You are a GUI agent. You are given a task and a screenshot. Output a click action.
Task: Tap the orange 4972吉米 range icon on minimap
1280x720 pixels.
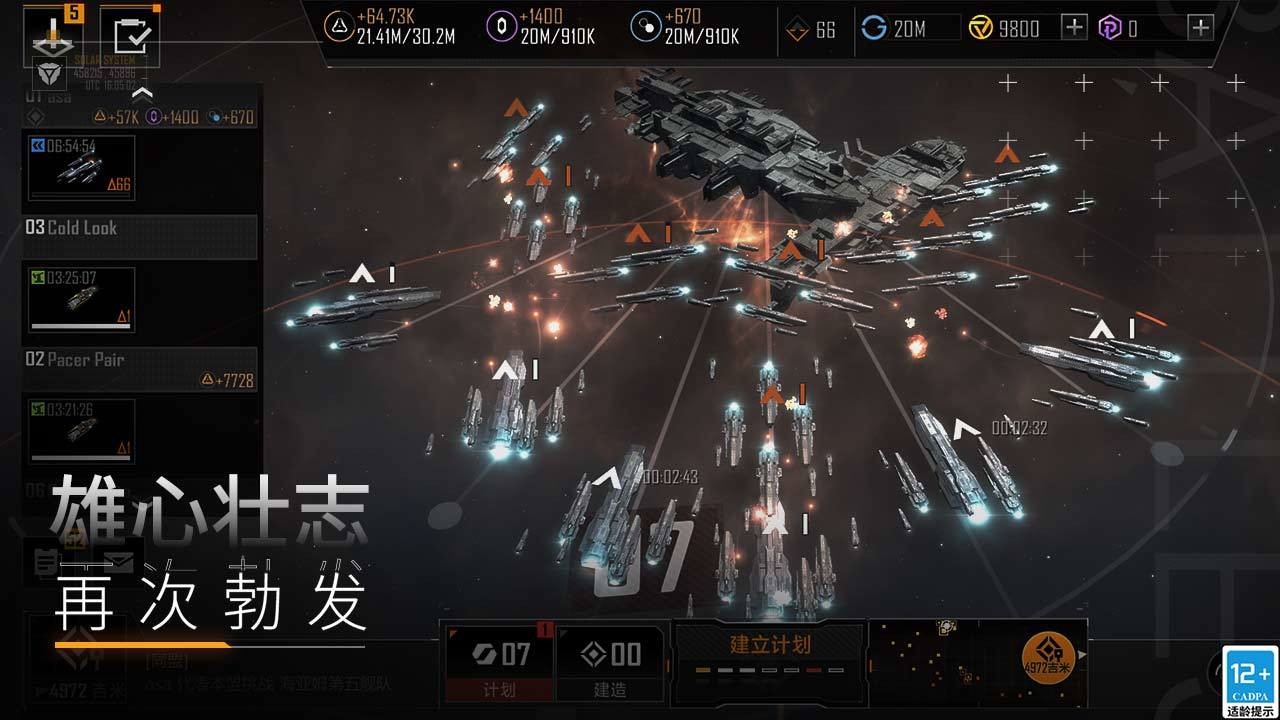pos(1047,659)
